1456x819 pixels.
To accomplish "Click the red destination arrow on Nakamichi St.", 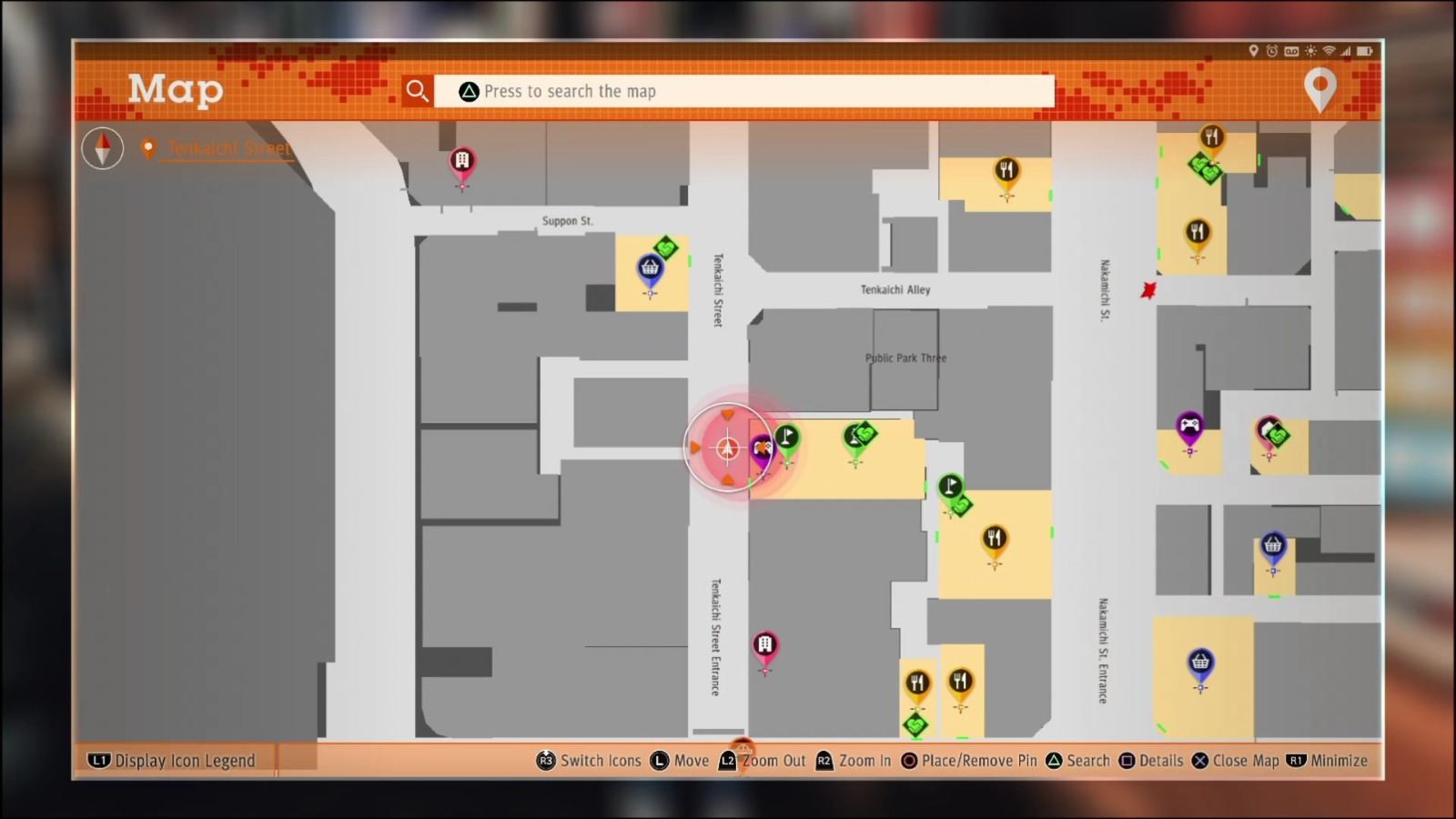I will coord(1148,290).
